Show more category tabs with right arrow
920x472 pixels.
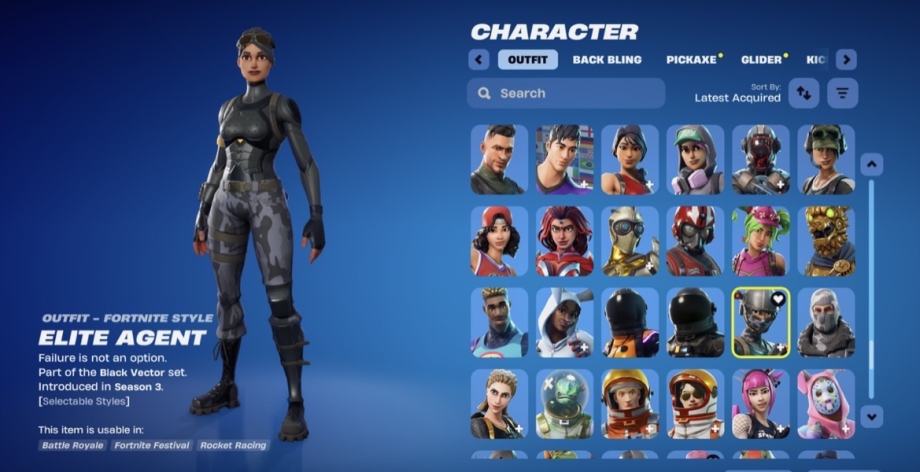point(846,60)
